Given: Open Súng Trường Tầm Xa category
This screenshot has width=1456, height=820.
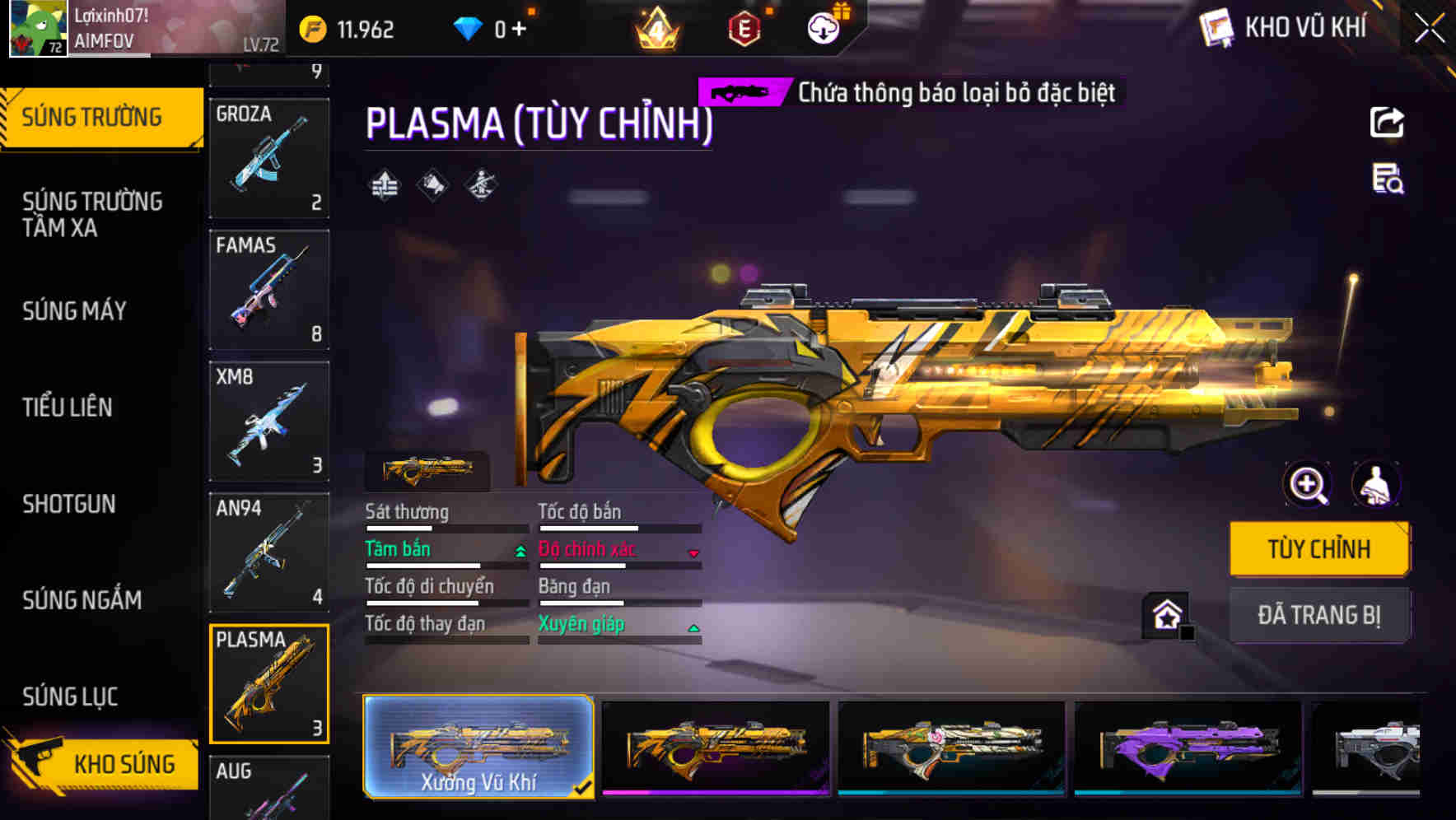Looking at the screenshot, I should 92,214.
